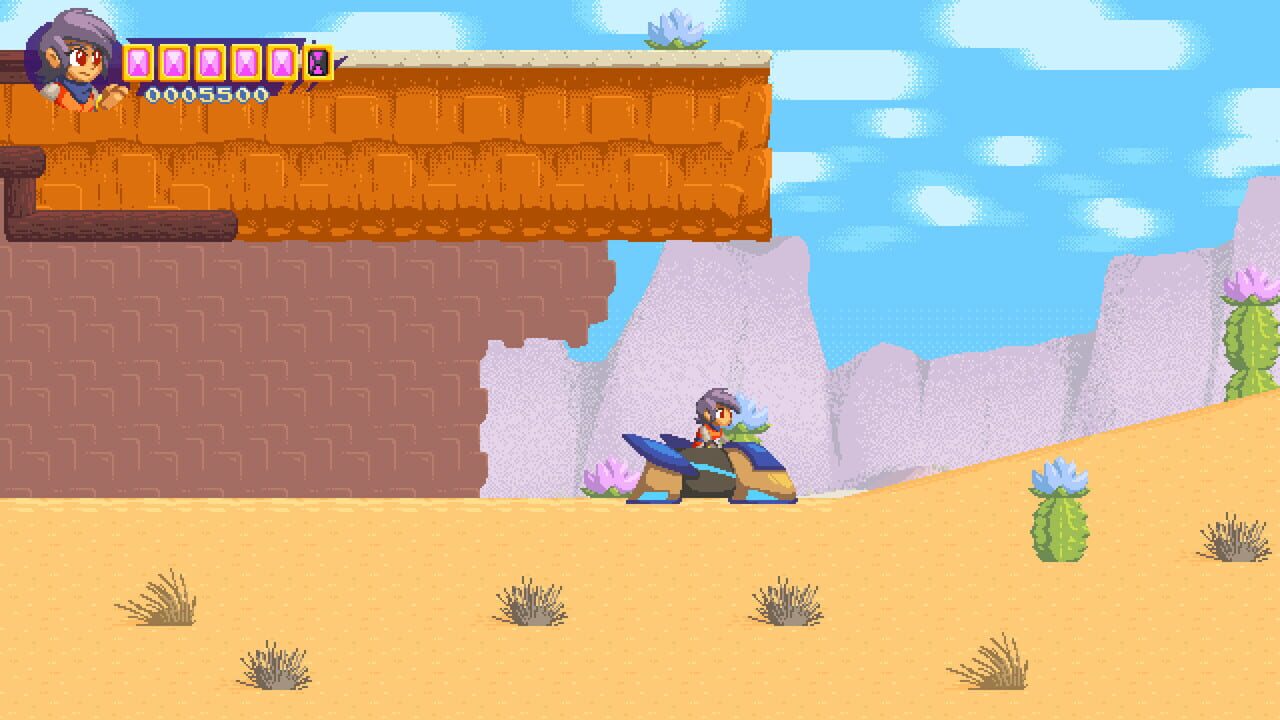
Task: Toggle the fourth health gem on
Action: [245, 62]
